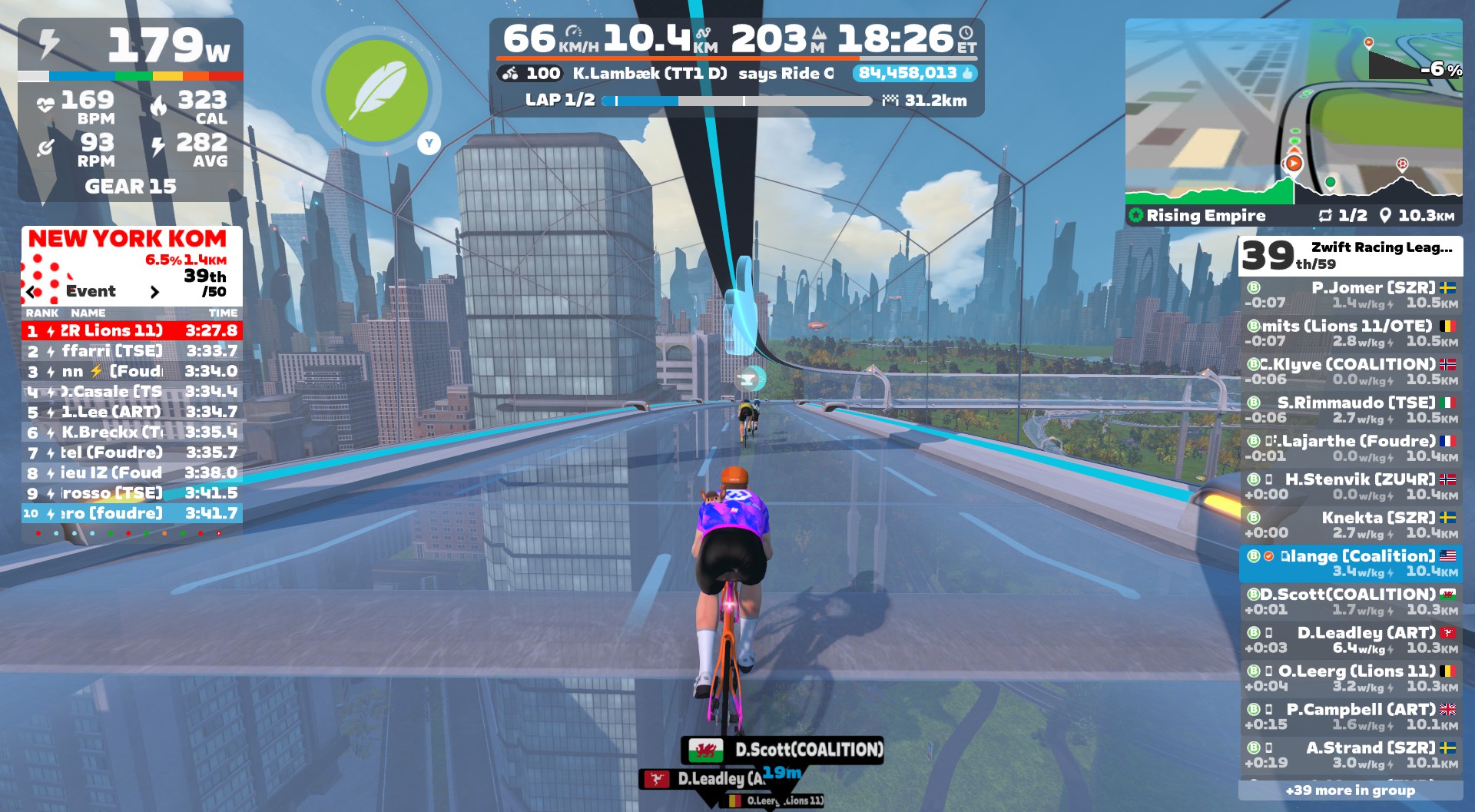Viewport: 1475px width, 812px height.
Task: Go to previous segment leaderboard with left arrow
Action: (31, 292)
